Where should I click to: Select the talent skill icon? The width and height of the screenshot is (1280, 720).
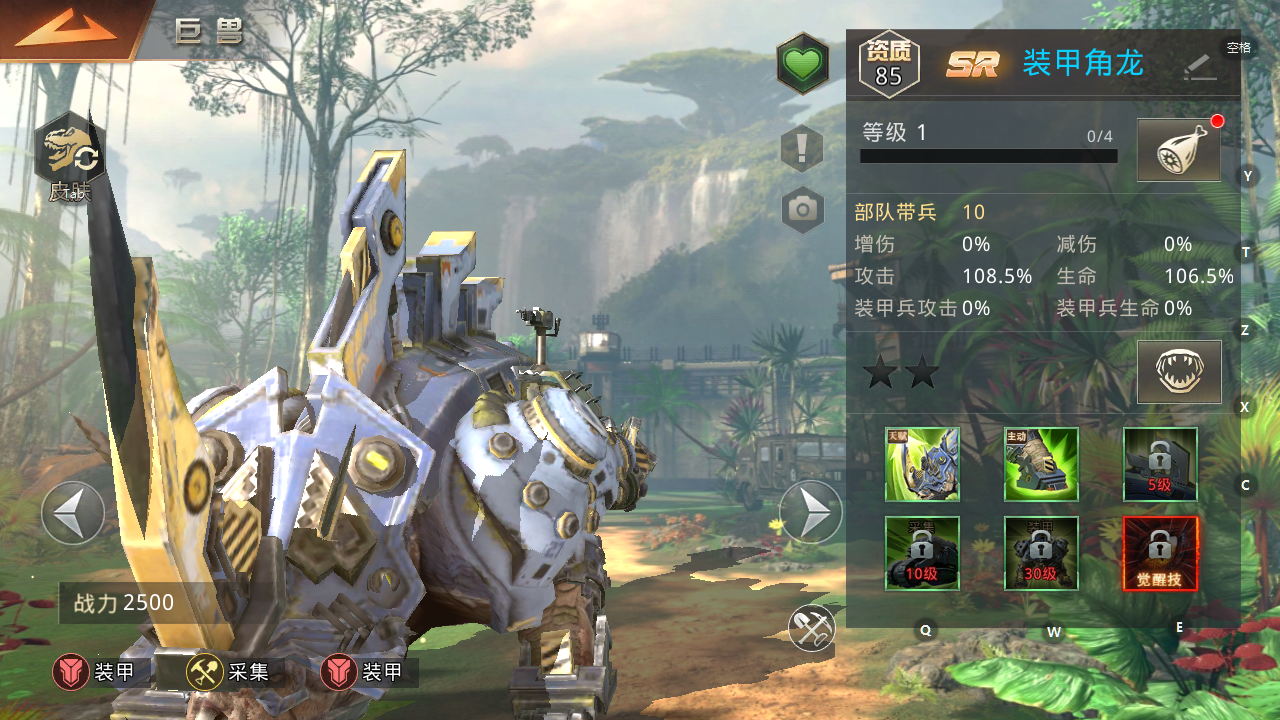922,464
